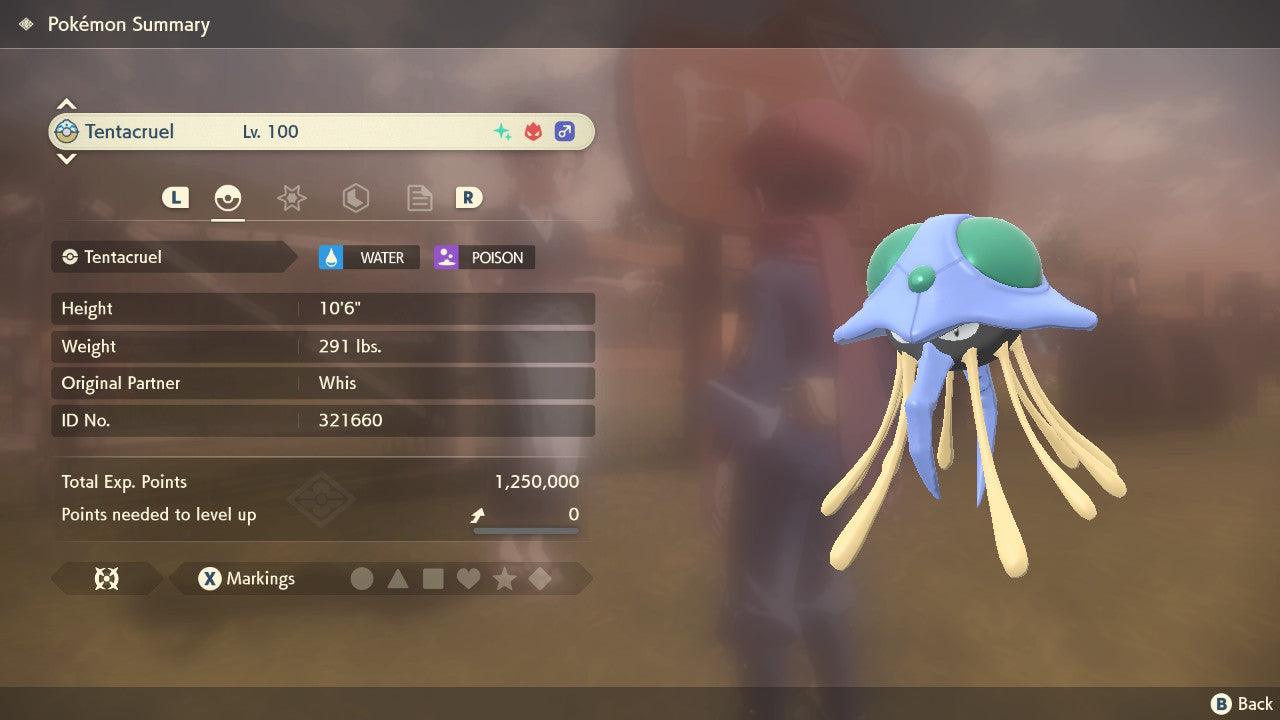The image size is (1280, 720).
Task: Switch to previous Pokémon with up chevron
Action: (66, 104)
